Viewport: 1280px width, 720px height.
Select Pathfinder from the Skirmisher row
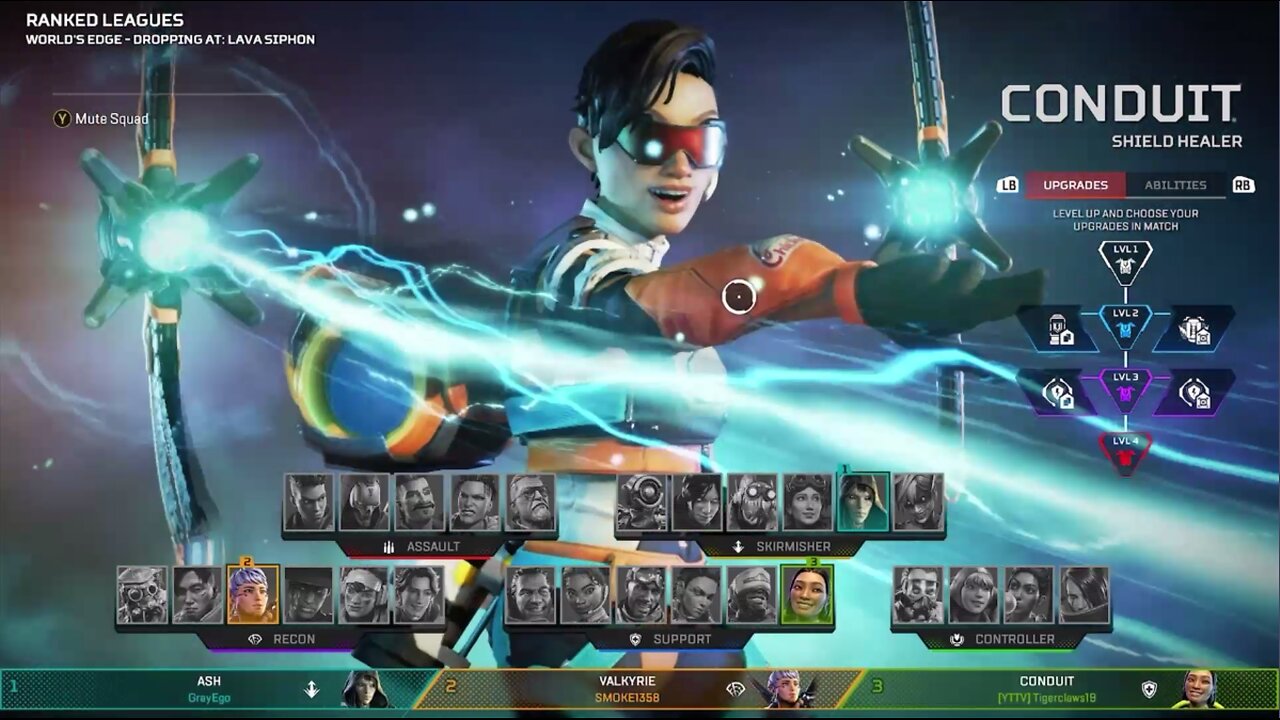pos(642,502)
